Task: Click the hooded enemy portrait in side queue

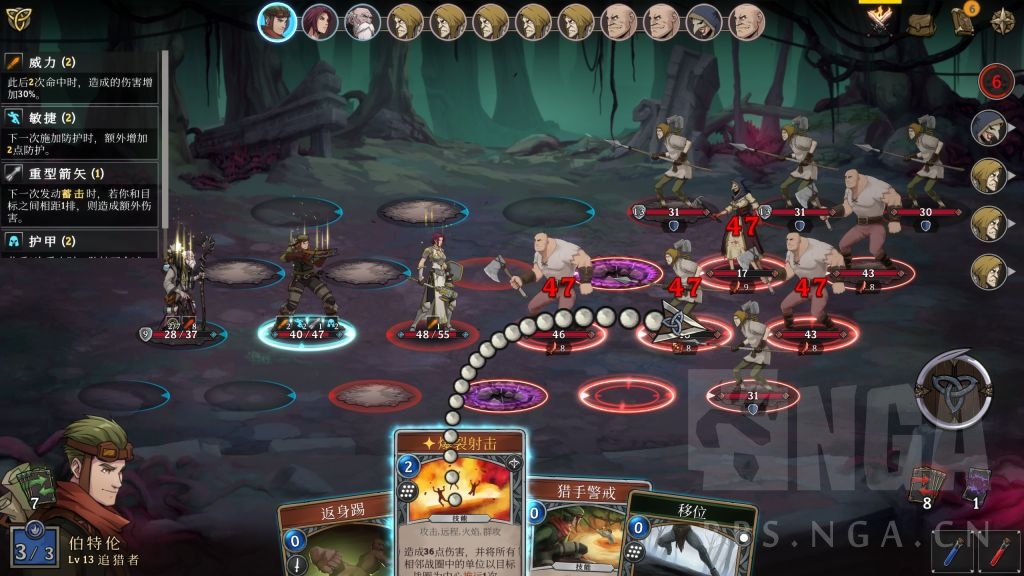Action: 988,127
